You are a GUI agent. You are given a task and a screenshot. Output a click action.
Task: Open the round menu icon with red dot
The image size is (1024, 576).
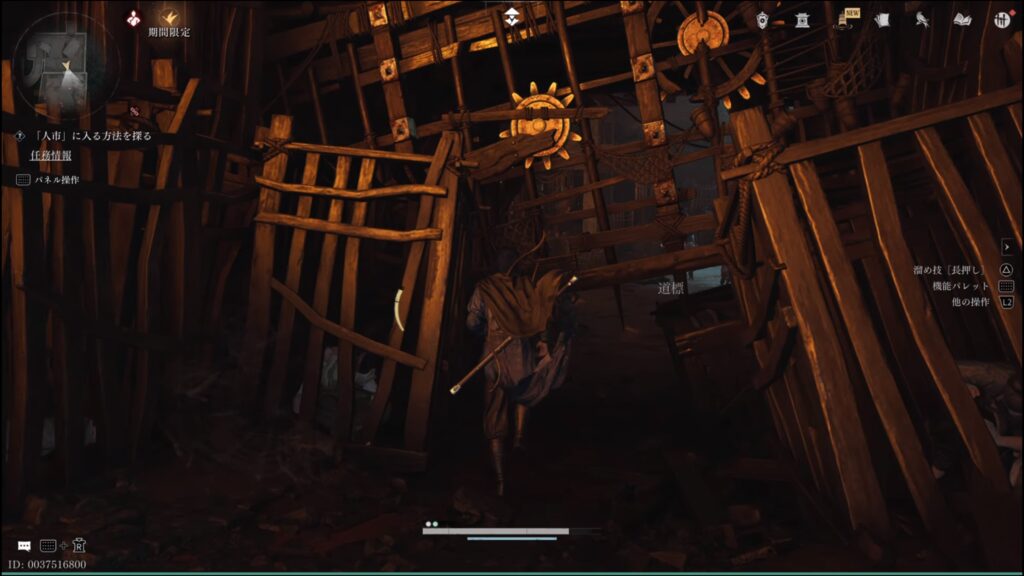(1001, 20)
